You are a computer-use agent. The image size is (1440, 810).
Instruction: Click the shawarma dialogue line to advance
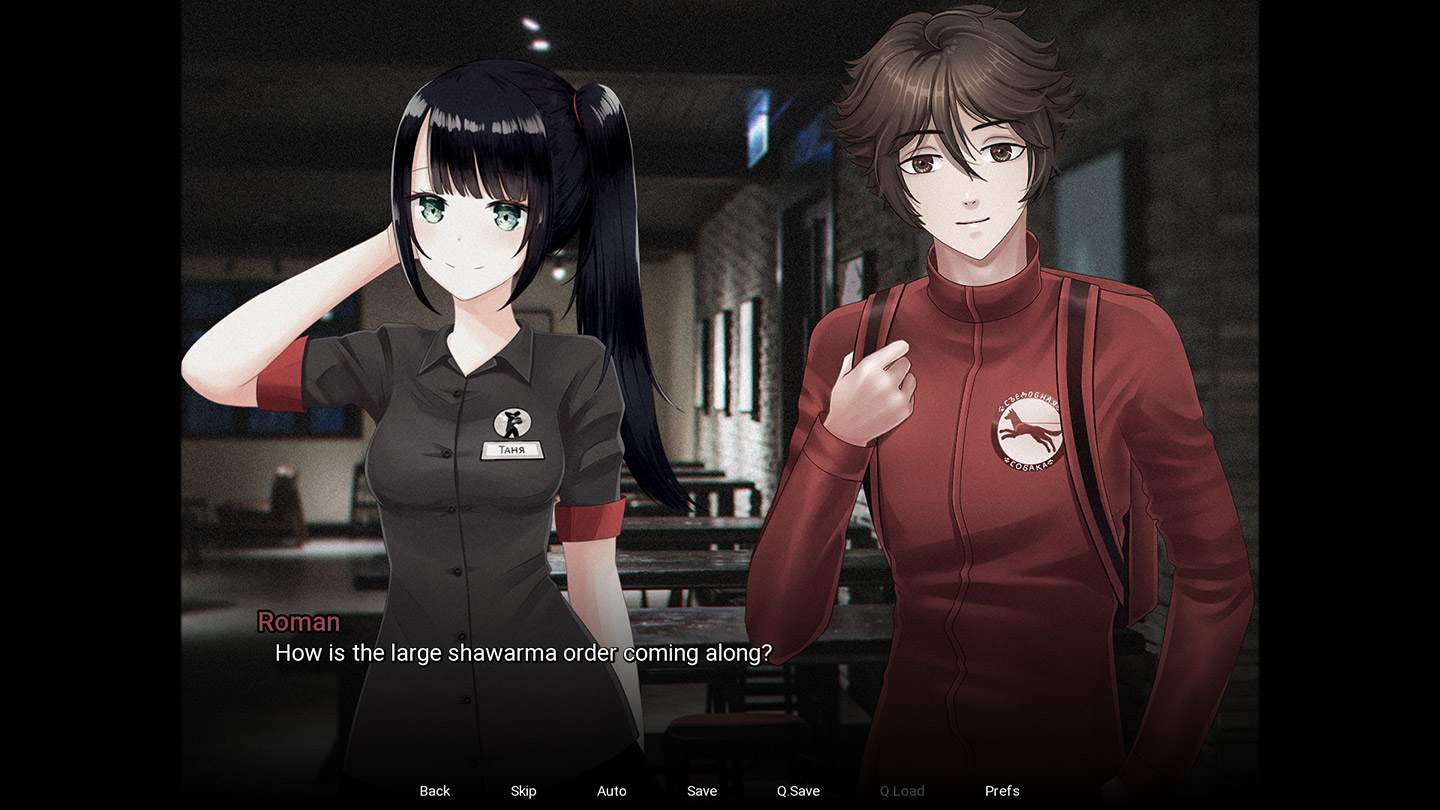coord(523,652)
